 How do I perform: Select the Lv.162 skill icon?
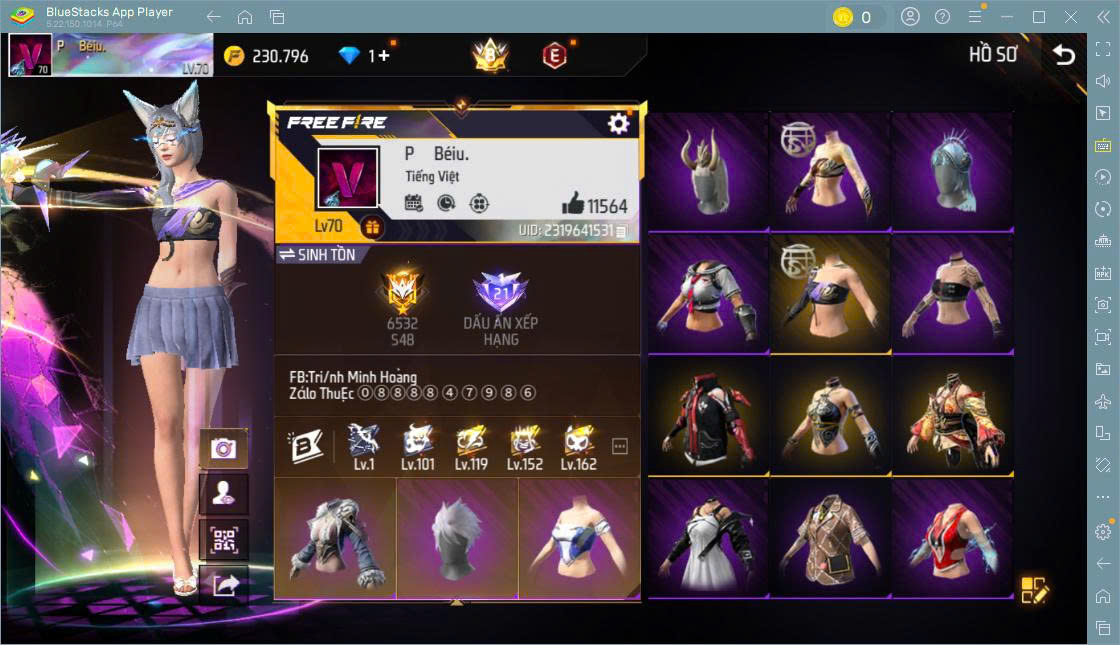[x=579, y=447]
